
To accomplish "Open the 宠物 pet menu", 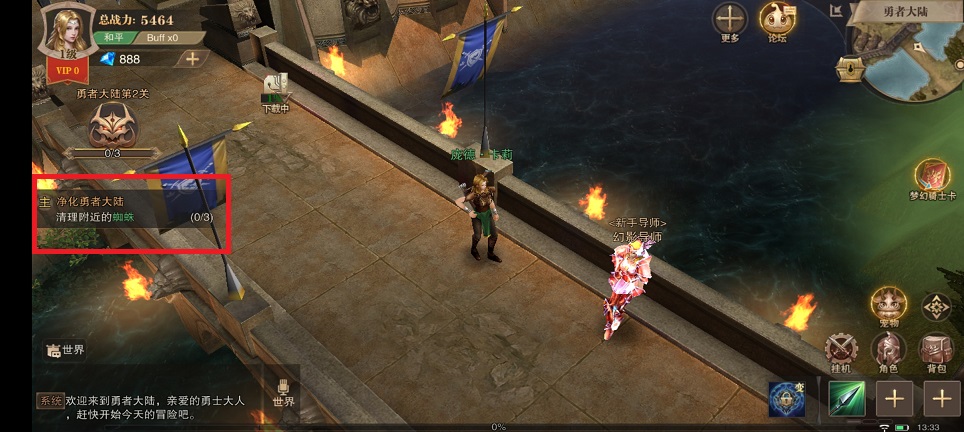I will (887, 305).
